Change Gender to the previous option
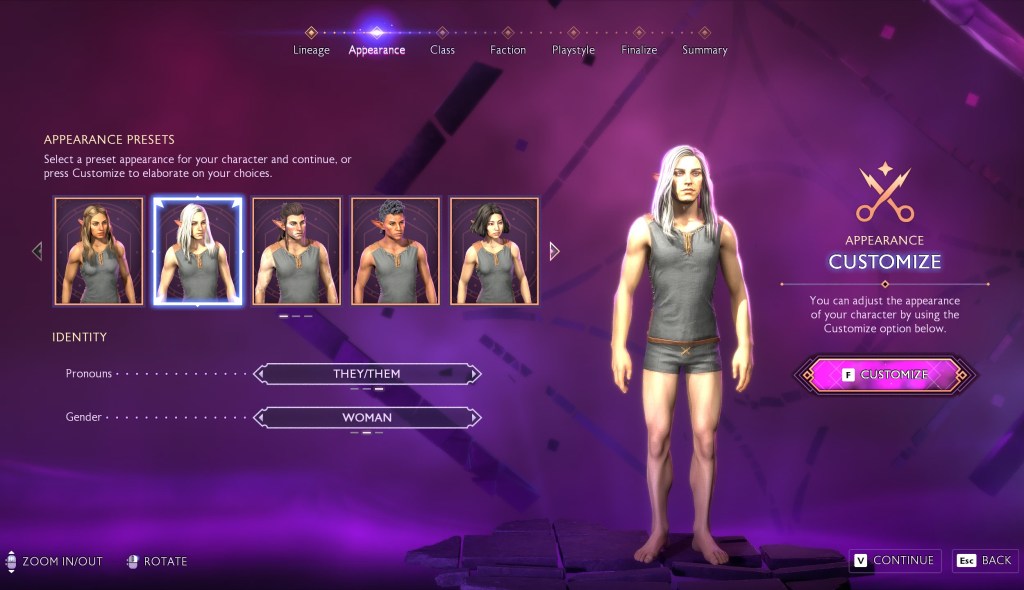1024x590 pixels. [x=261, y=418]
